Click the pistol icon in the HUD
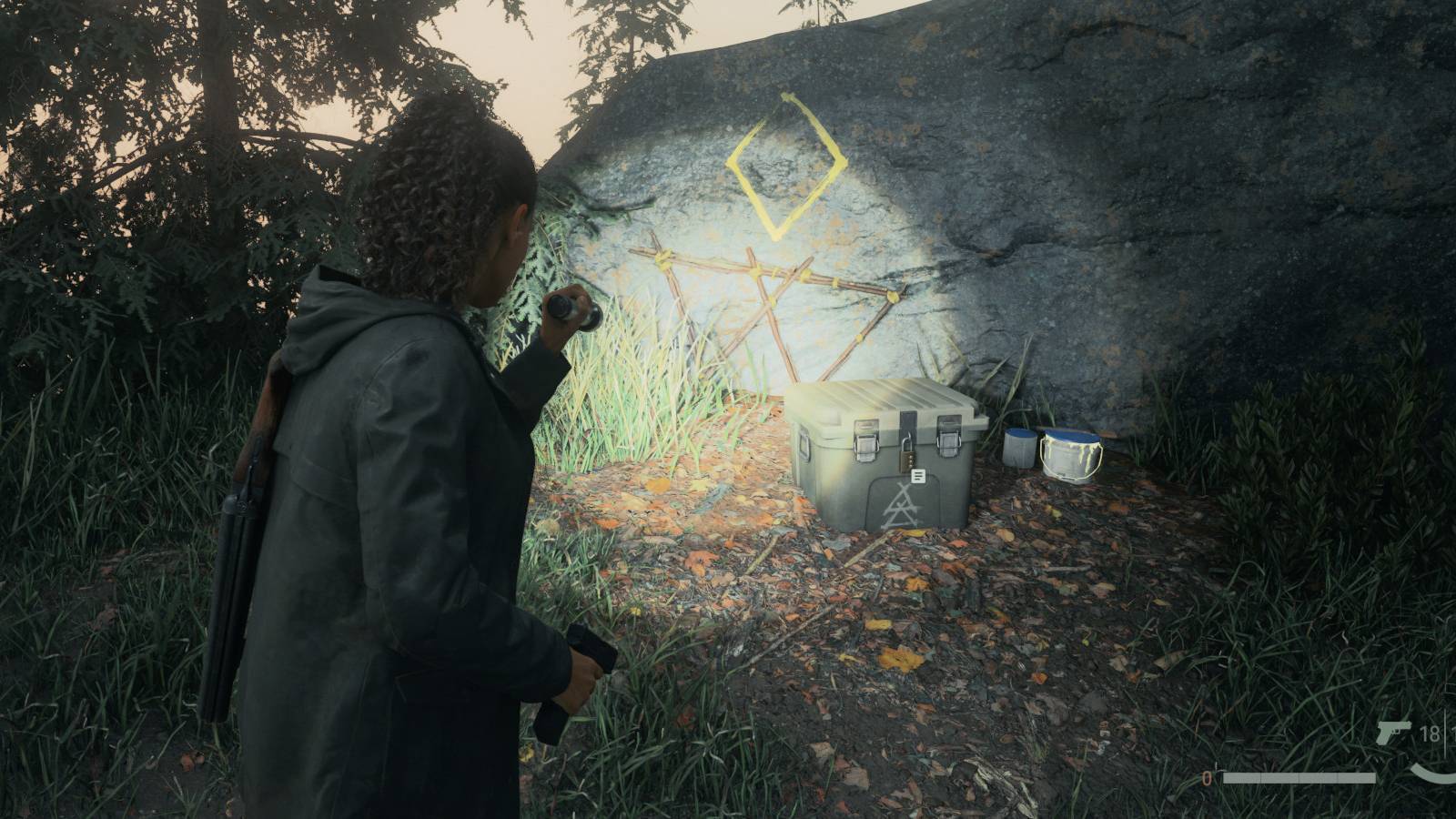Image resolution: width=1456 pixels, height=819 pixels. pos(1392,733)
